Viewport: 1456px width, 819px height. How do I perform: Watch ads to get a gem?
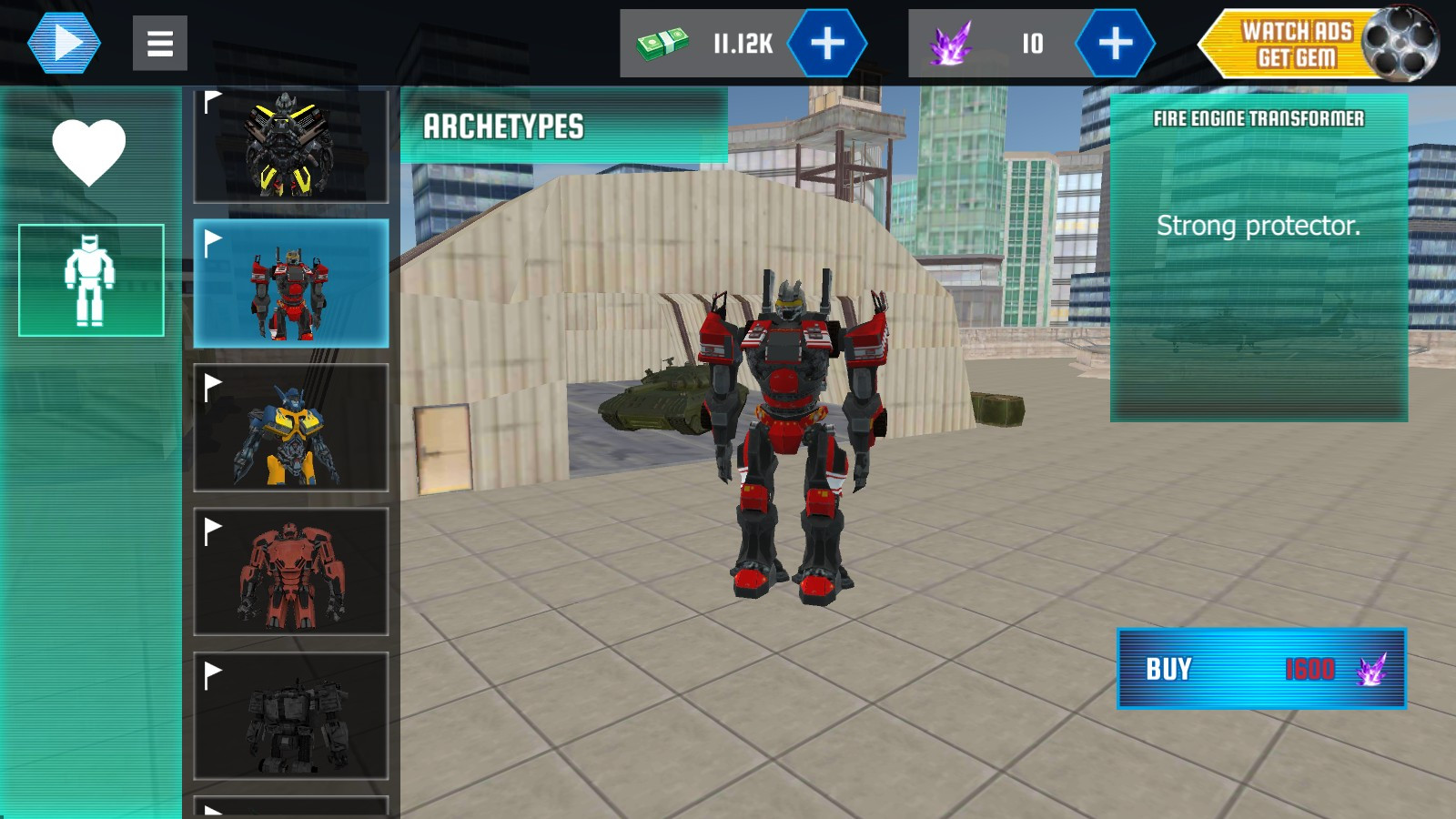(x=1318, y=44)
